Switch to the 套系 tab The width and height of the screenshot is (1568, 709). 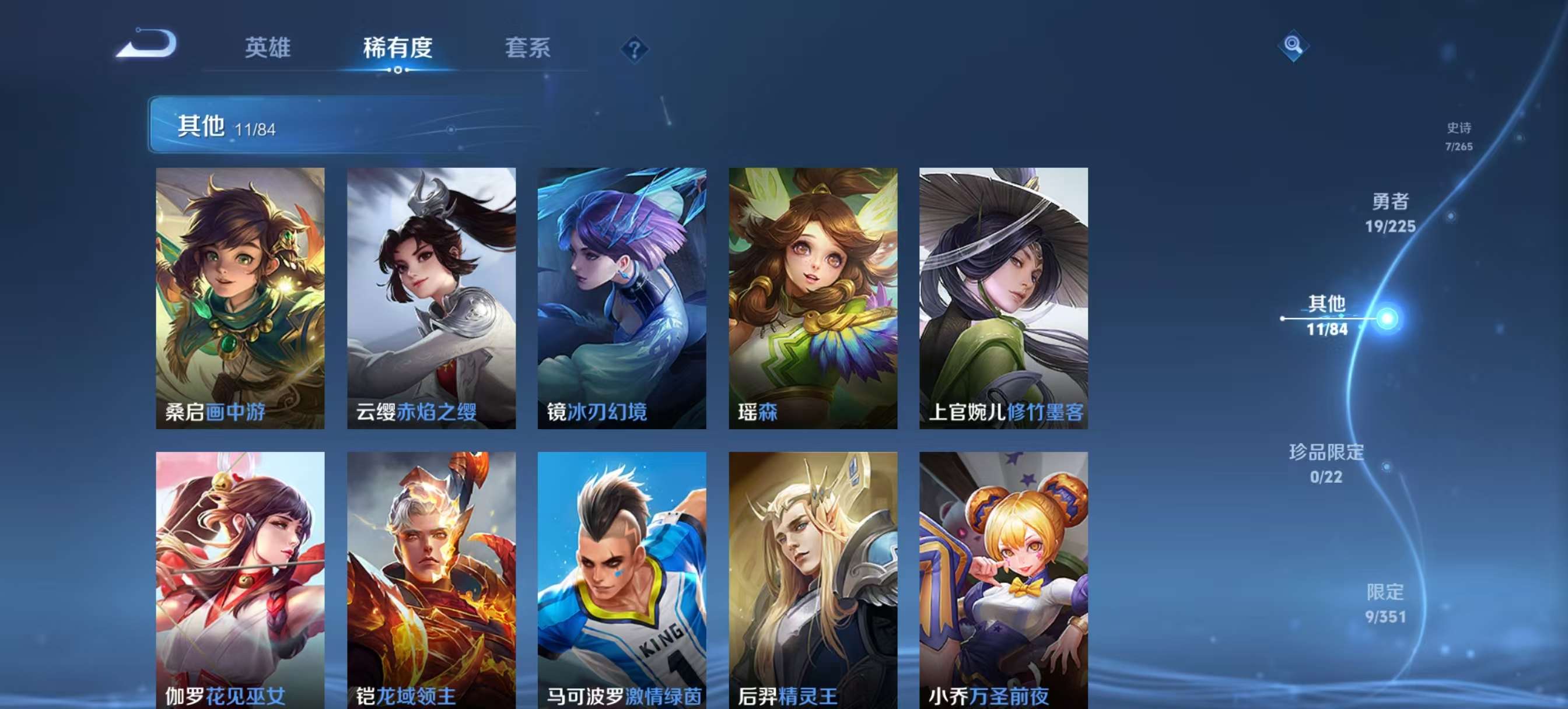pos(528,49)
